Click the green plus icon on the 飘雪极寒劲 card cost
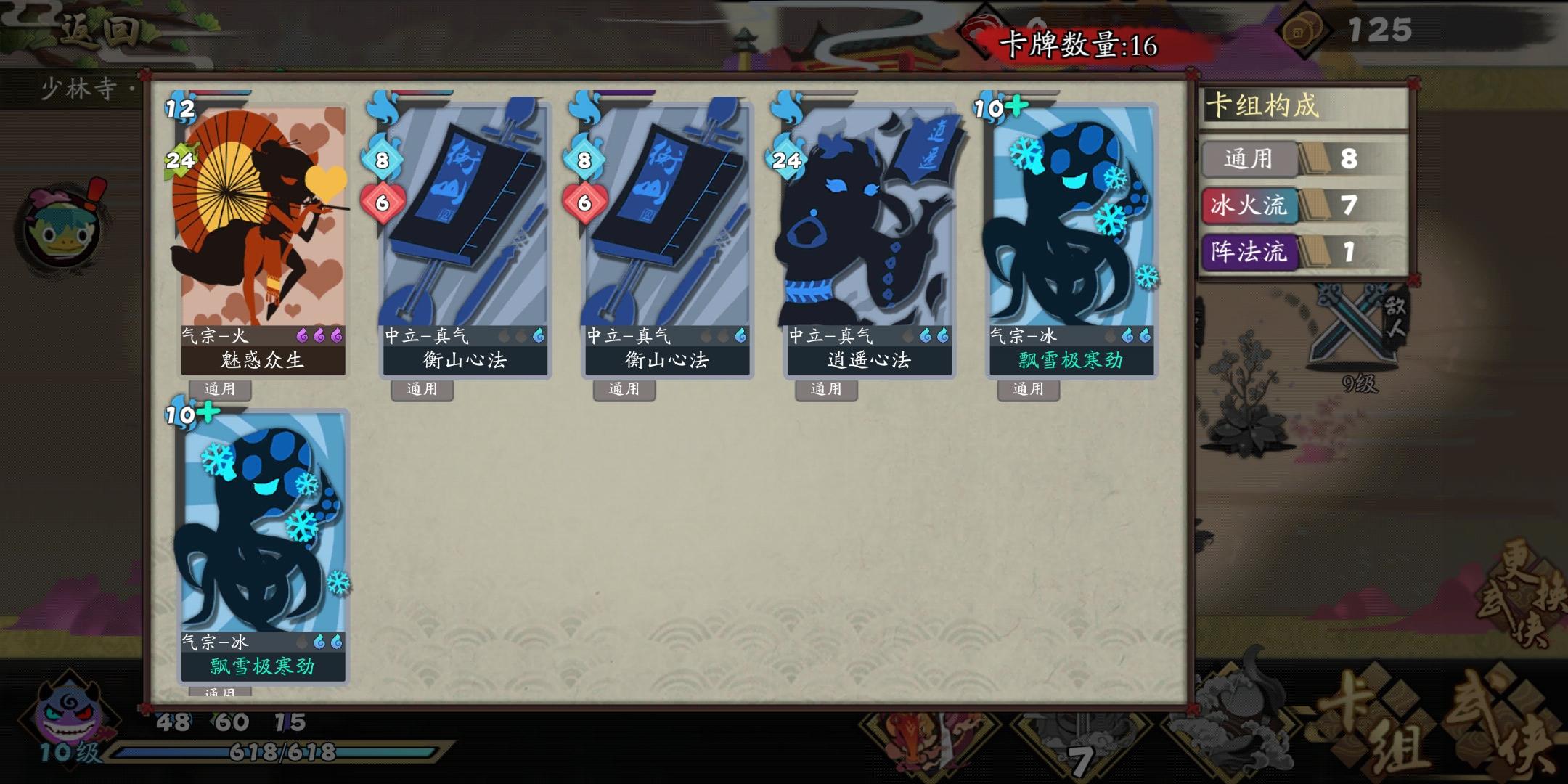The height and width of the screenshot is (784, 1568). coord(1016,105)
